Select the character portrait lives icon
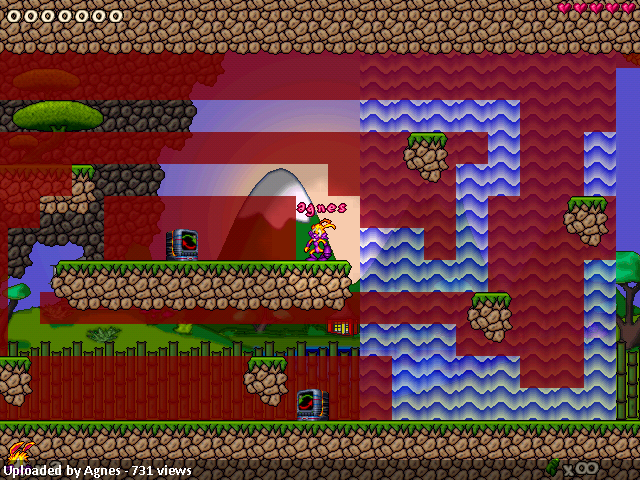This screenshot has height=480, width=640. pyautogui.click(x=18, y=453)
